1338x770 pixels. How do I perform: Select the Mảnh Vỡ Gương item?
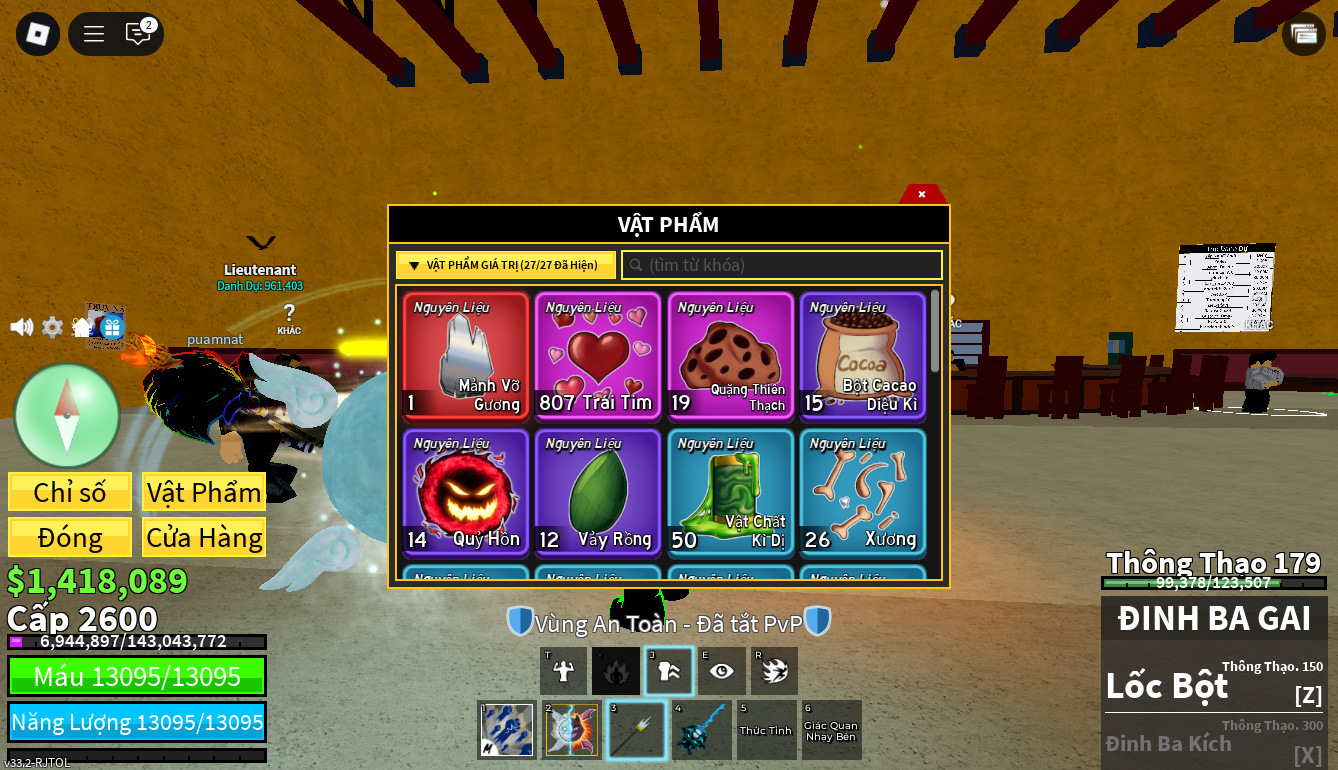click(x=466, y=355)
